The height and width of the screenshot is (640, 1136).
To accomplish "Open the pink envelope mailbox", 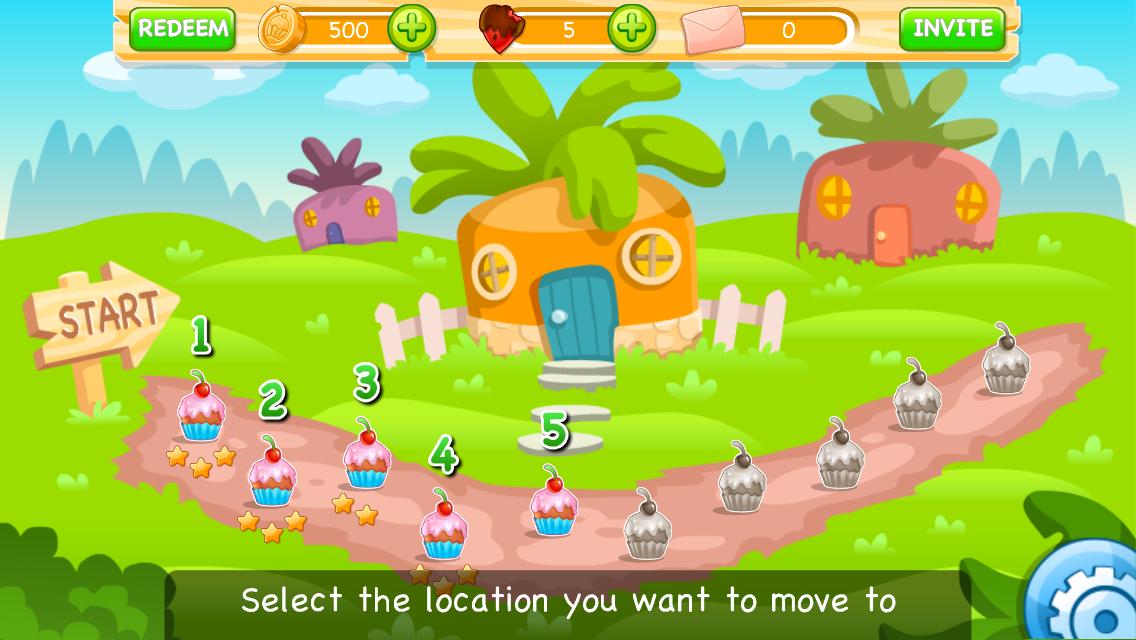I will pos(714,30).
